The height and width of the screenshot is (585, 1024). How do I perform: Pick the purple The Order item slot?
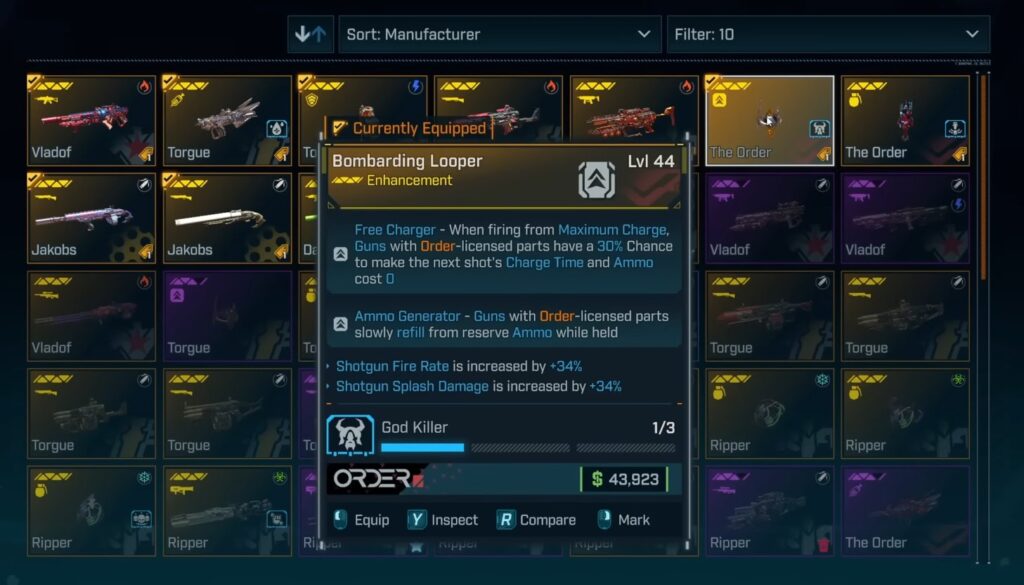(x=905, y=512)
